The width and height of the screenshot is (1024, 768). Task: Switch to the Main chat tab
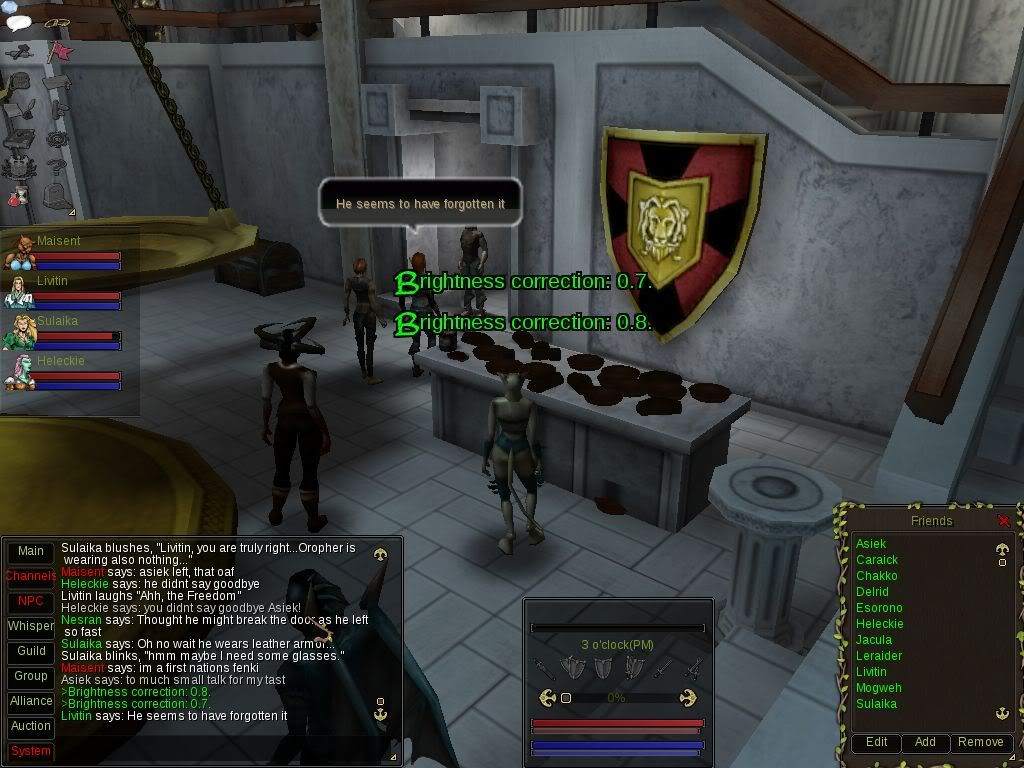[x=31, y=552]
